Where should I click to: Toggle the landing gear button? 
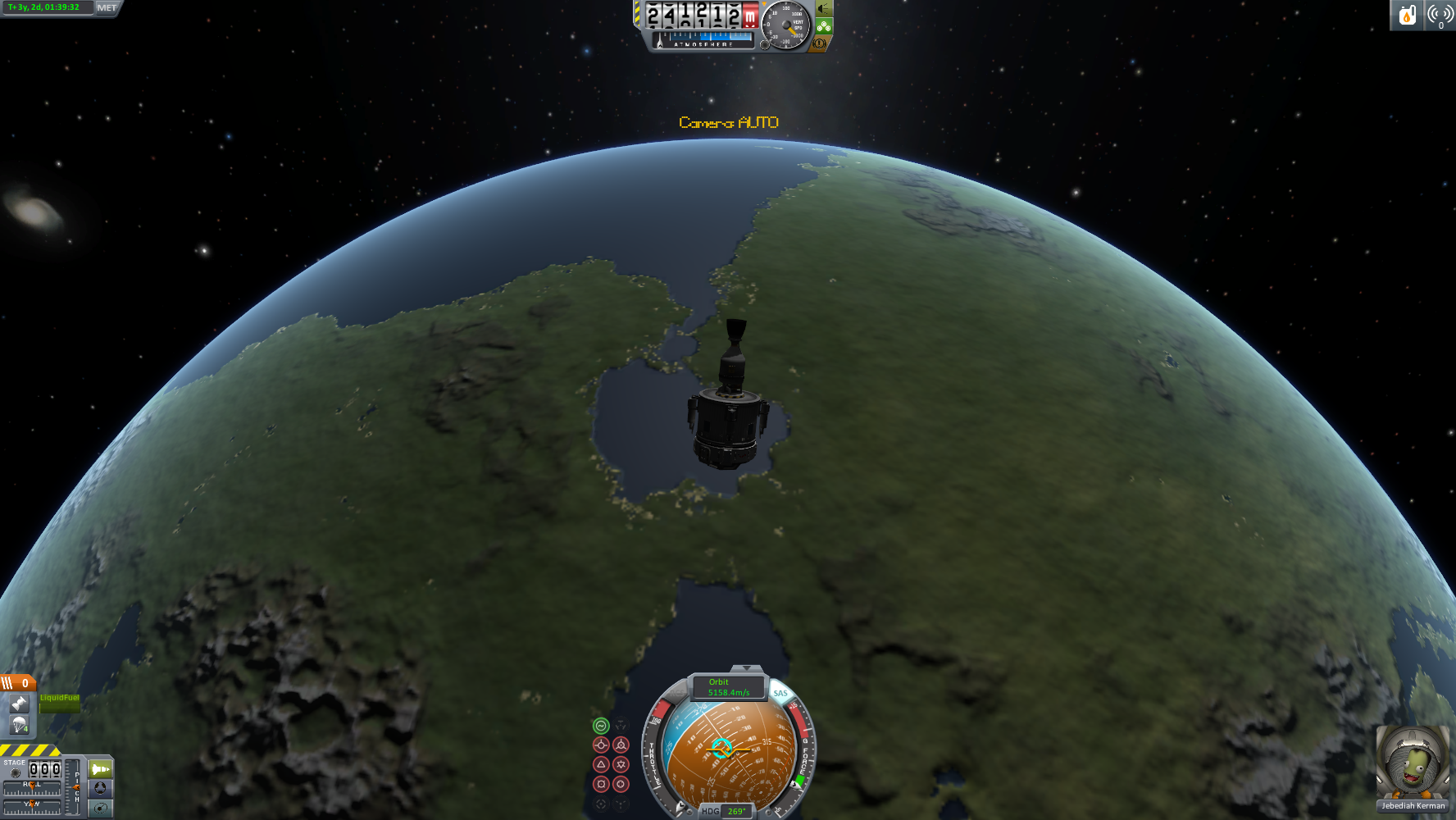click(x=824, y=26)
